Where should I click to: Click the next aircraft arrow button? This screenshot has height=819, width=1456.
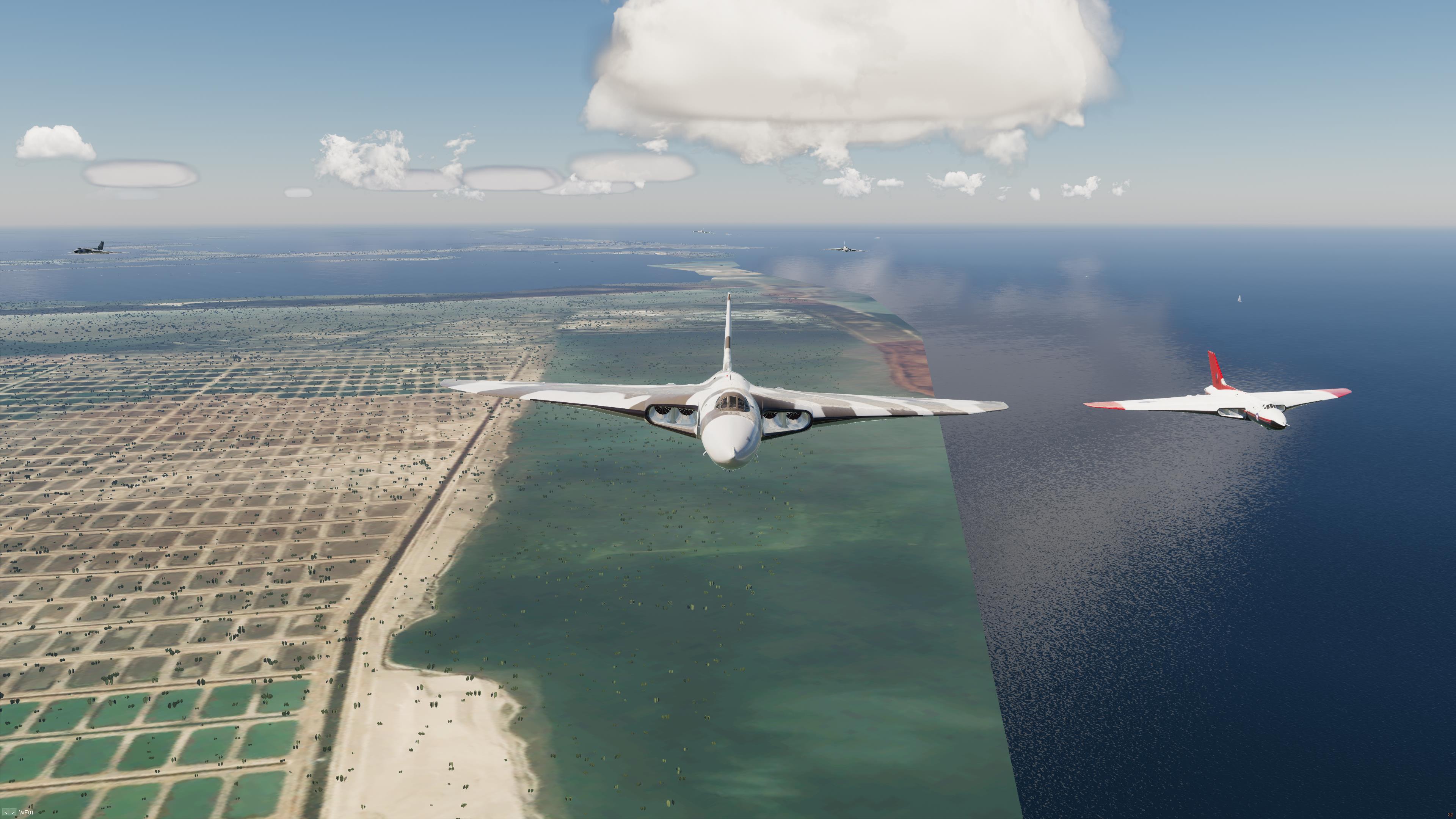(x=13, y=812)
